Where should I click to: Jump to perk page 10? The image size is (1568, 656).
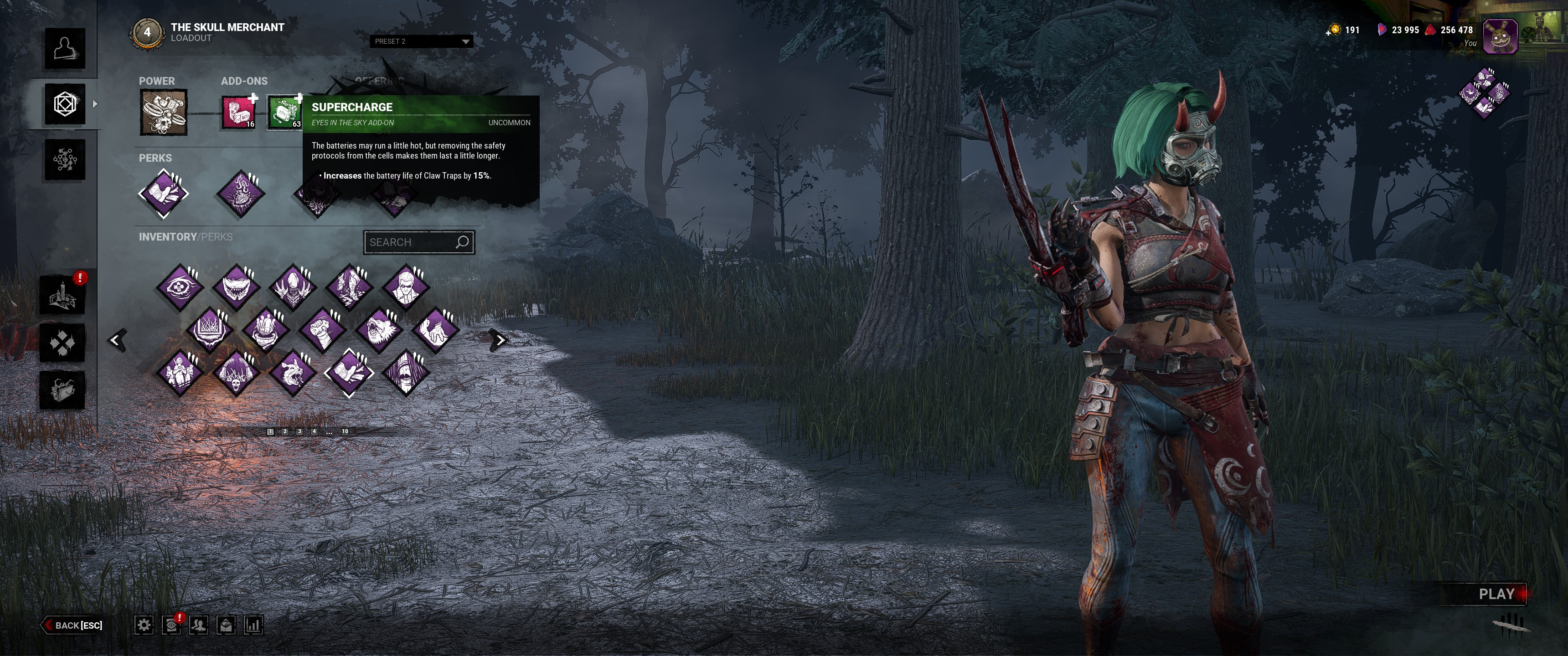345,431
